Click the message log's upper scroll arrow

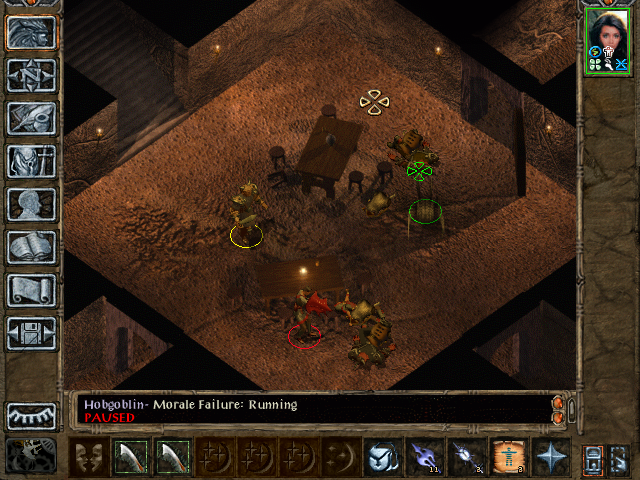558,402
